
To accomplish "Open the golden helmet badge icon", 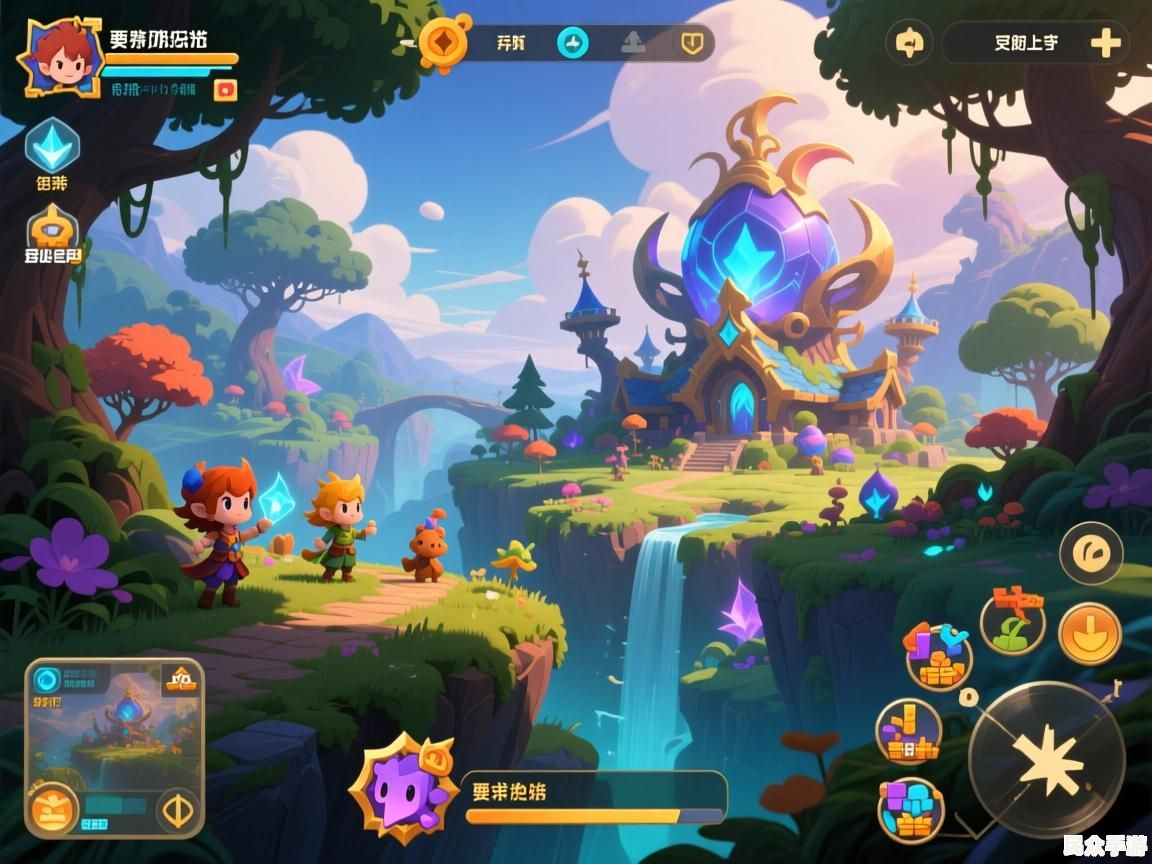I will pyautogui.click(x=52, y=228).
